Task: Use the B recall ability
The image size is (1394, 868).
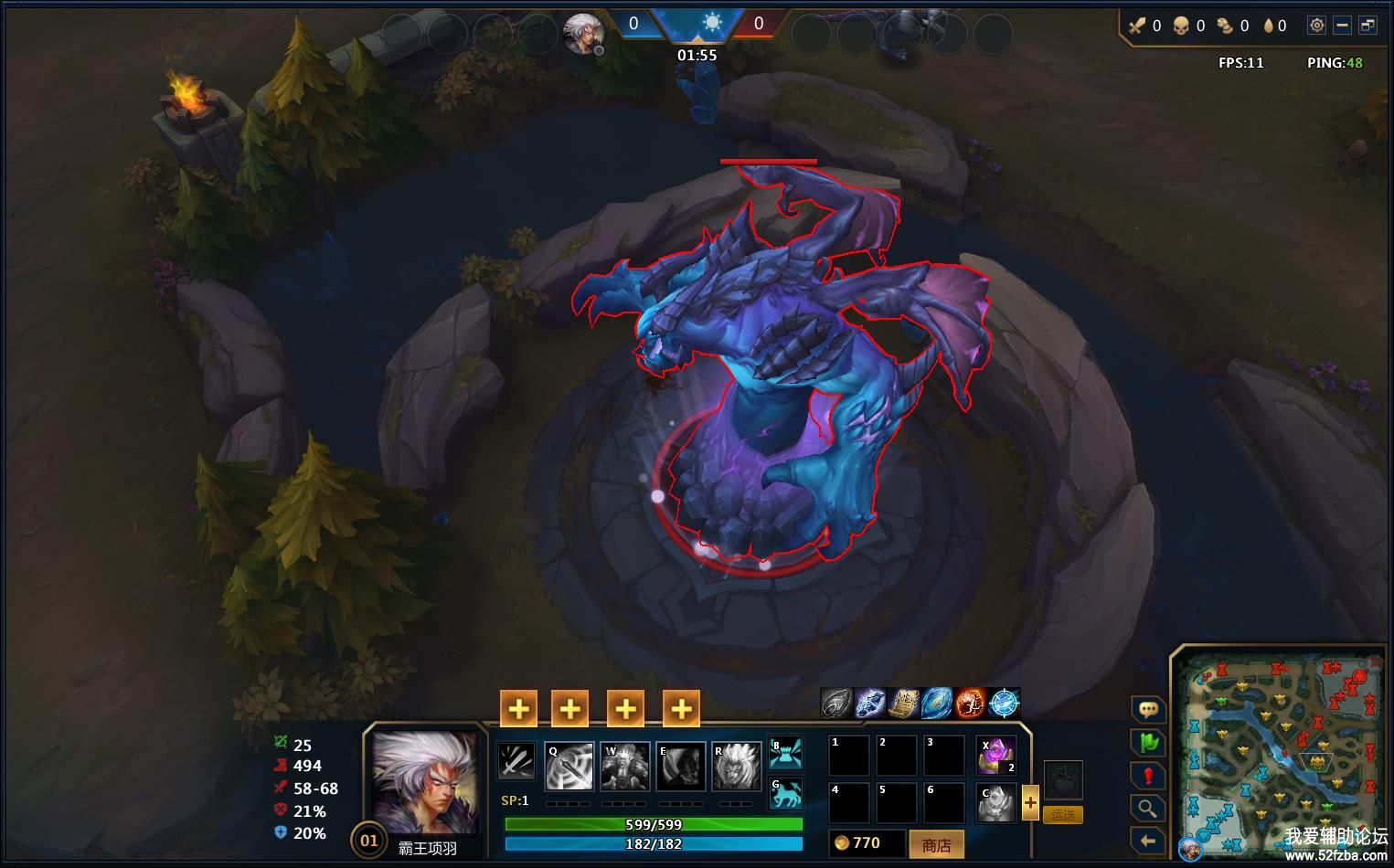Action: pos(785,752)
